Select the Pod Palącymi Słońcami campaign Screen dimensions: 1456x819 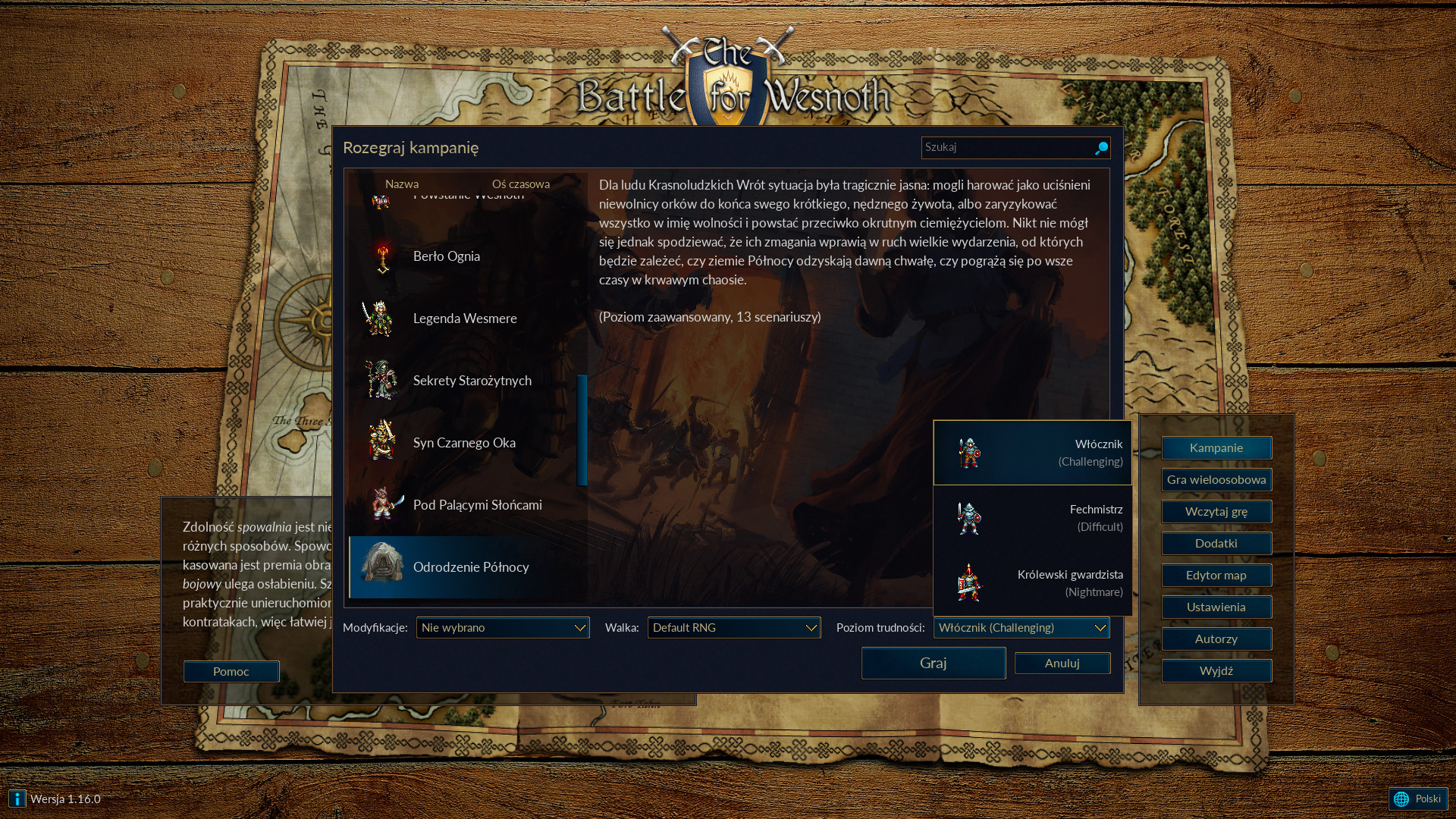477,505
